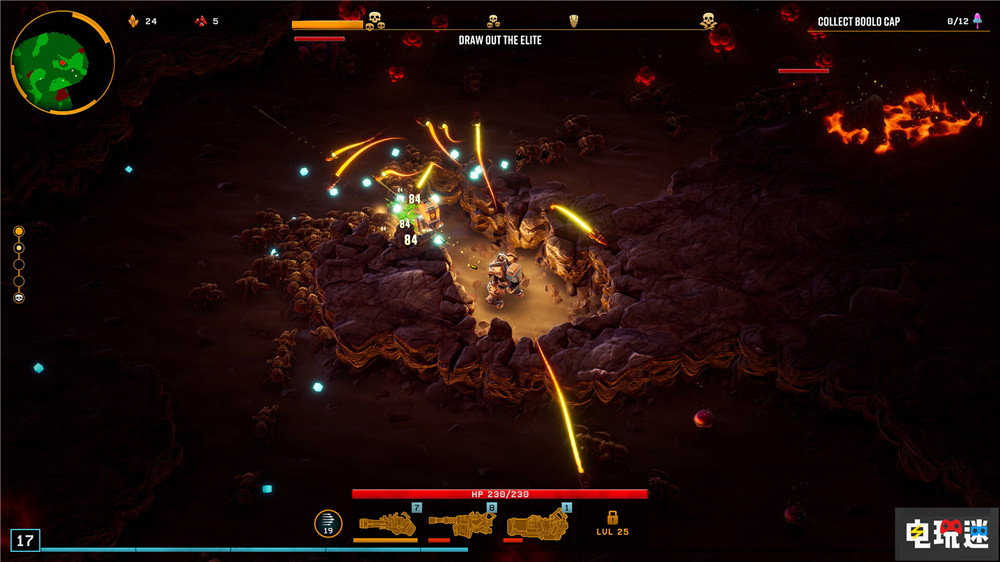Open the Collect Boolo Cap objective tracker
1000x562 pixels.
coord(858,22)
